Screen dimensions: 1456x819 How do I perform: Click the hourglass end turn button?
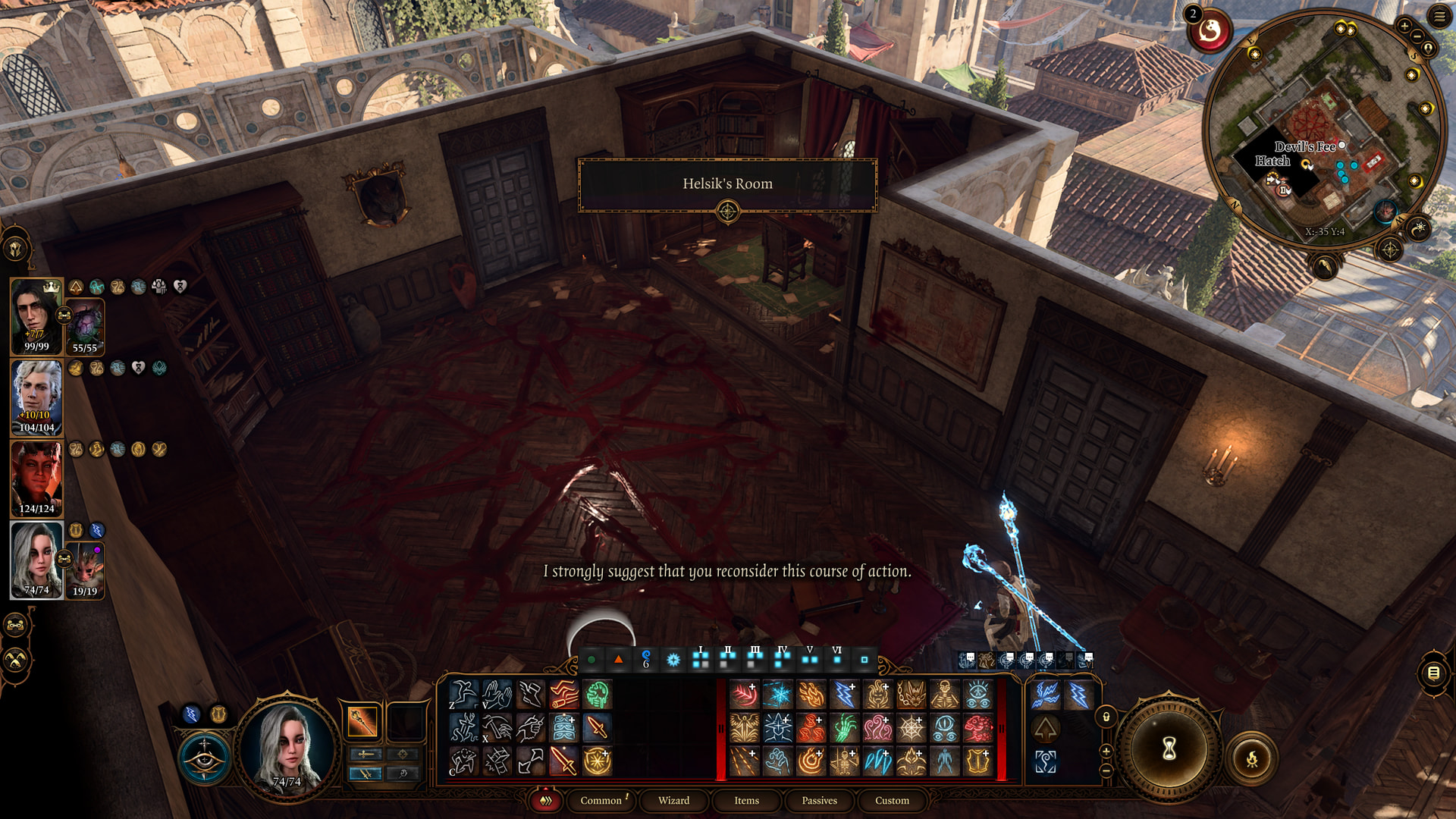[1169, 748]
